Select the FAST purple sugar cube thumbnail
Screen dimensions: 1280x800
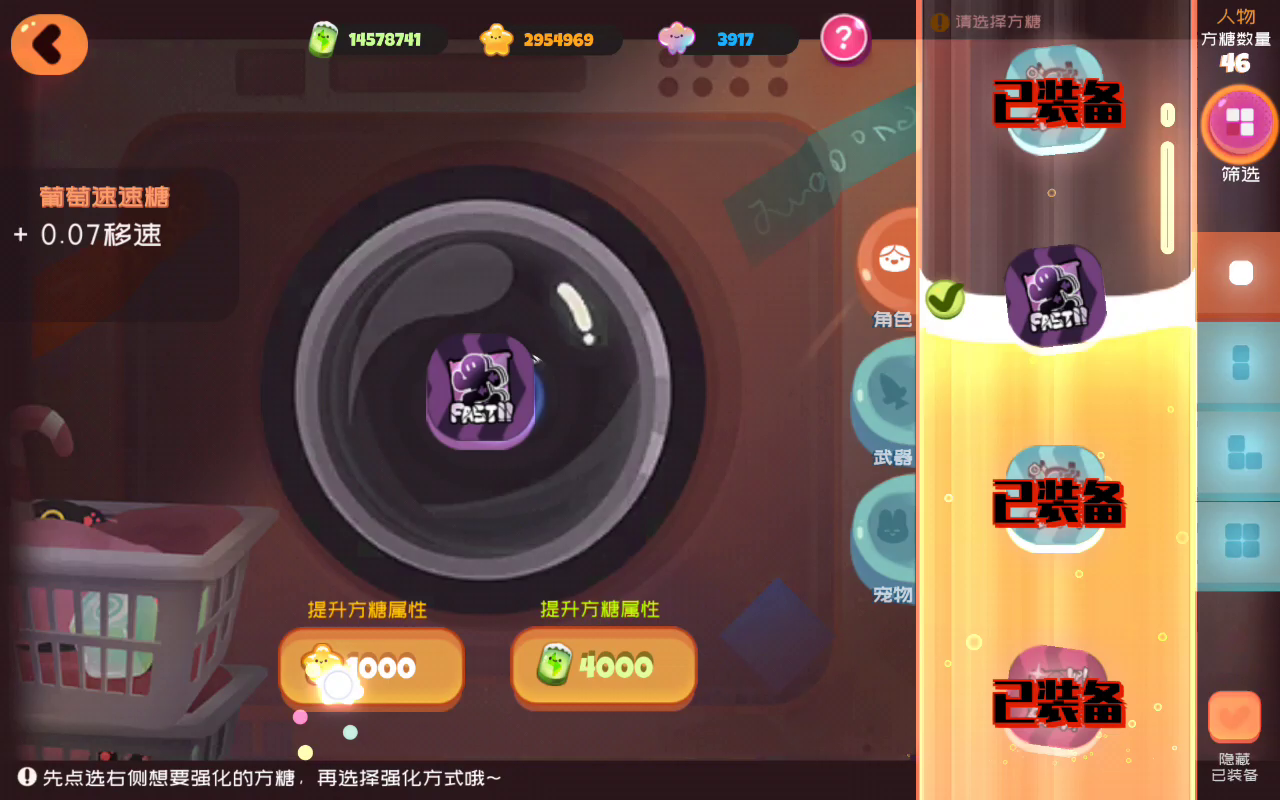click(1054, 297)
